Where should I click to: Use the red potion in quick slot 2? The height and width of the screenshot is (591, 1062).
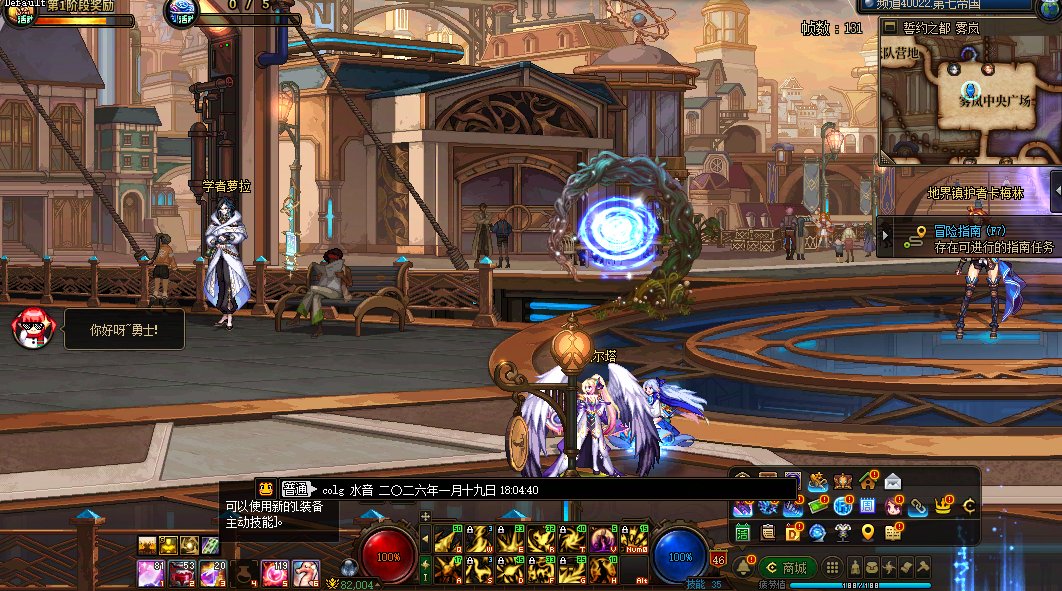tap(181, 573)
